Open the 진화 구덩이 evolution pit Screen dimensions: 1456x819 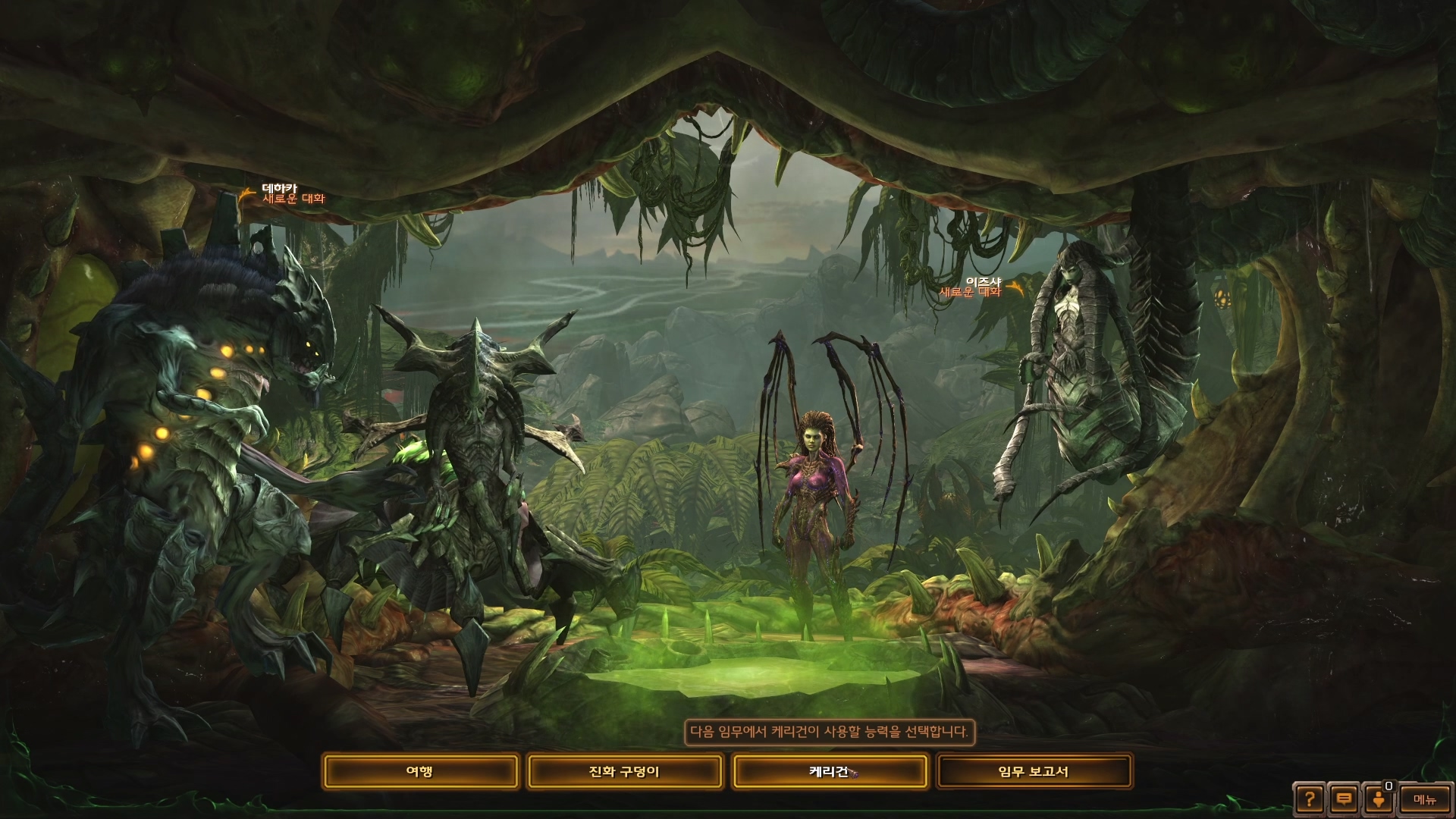(624, 772)
